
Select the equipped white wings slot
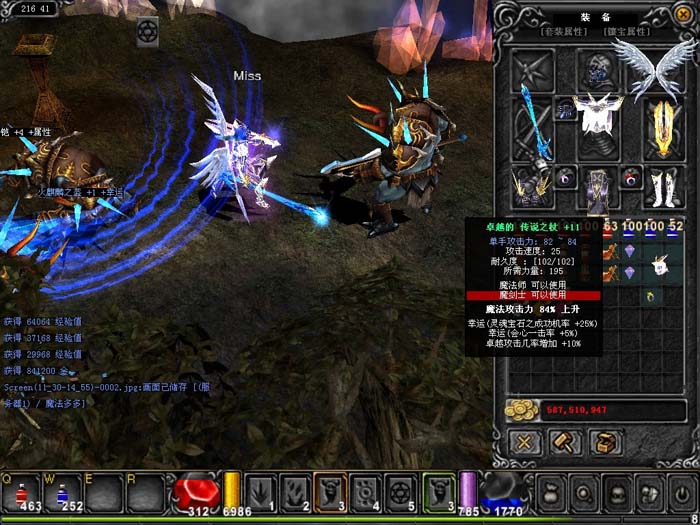[x=655, y=66]
